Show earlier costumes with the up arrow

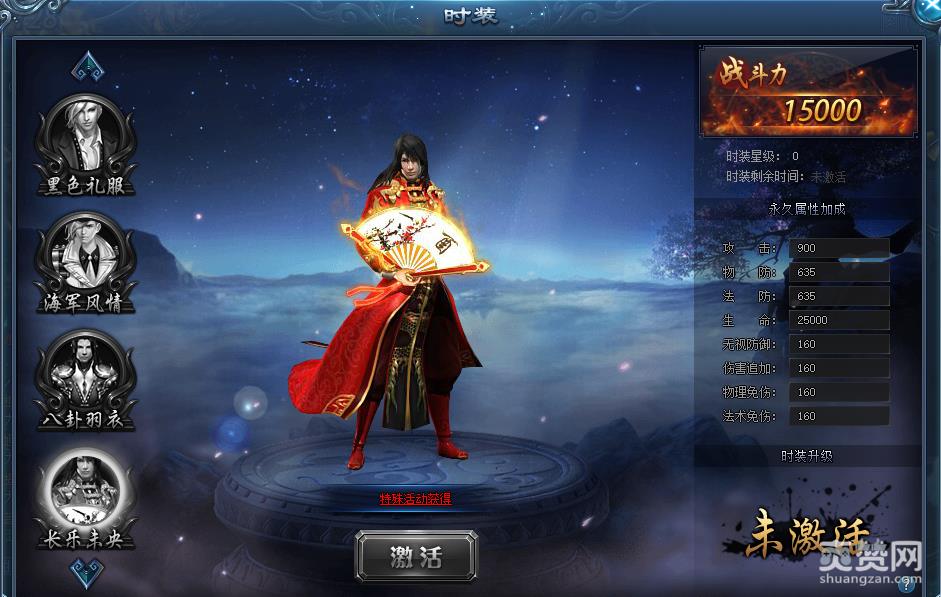[85, 65]
